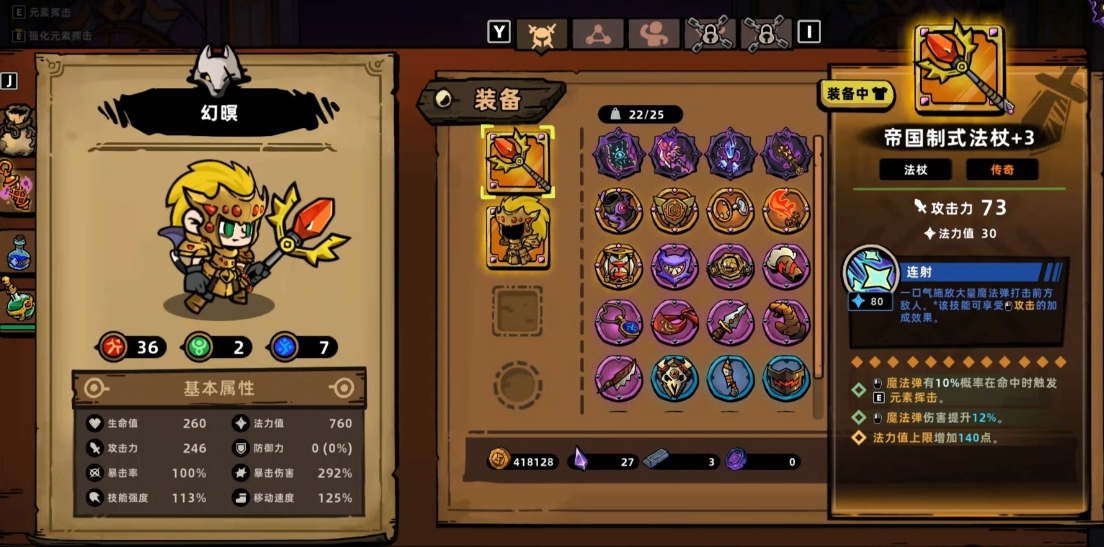Choose the orange claw gauntlet item
Viewport: 1104px width, 547px height.
(787, 323)
